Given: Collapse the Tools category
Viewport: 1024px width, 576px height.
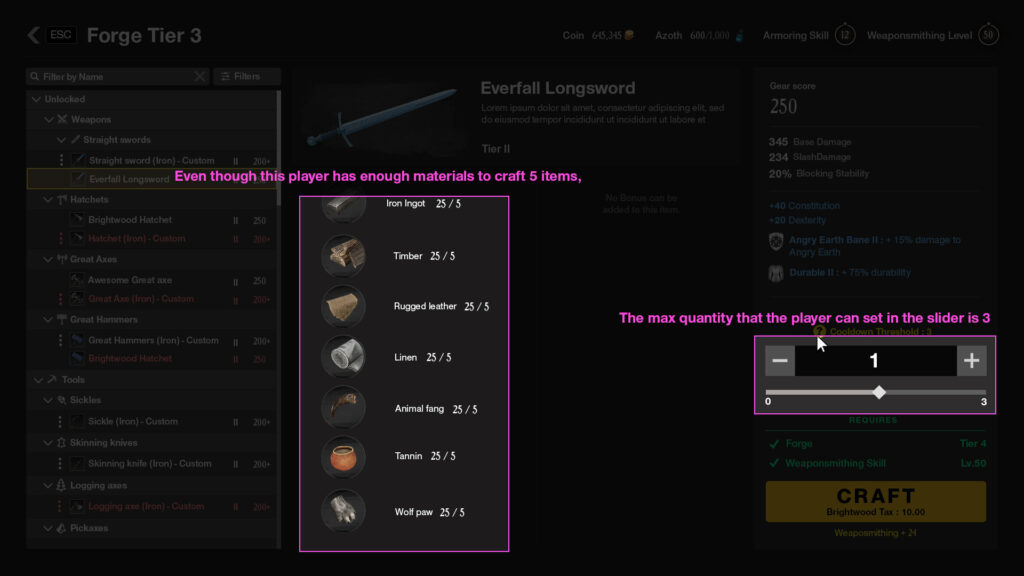Looking at the screenshot, I should 37,380.
